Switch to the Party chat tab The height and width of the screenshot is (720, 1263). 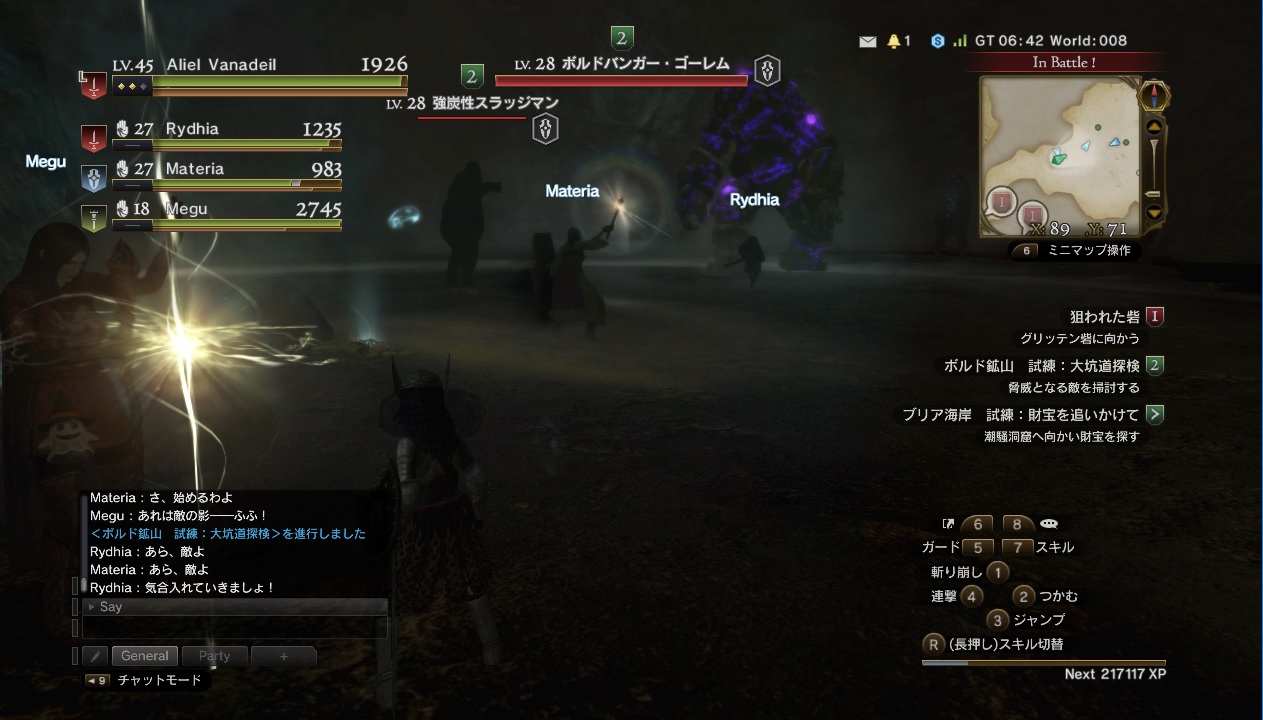click(x=214, y=656)
